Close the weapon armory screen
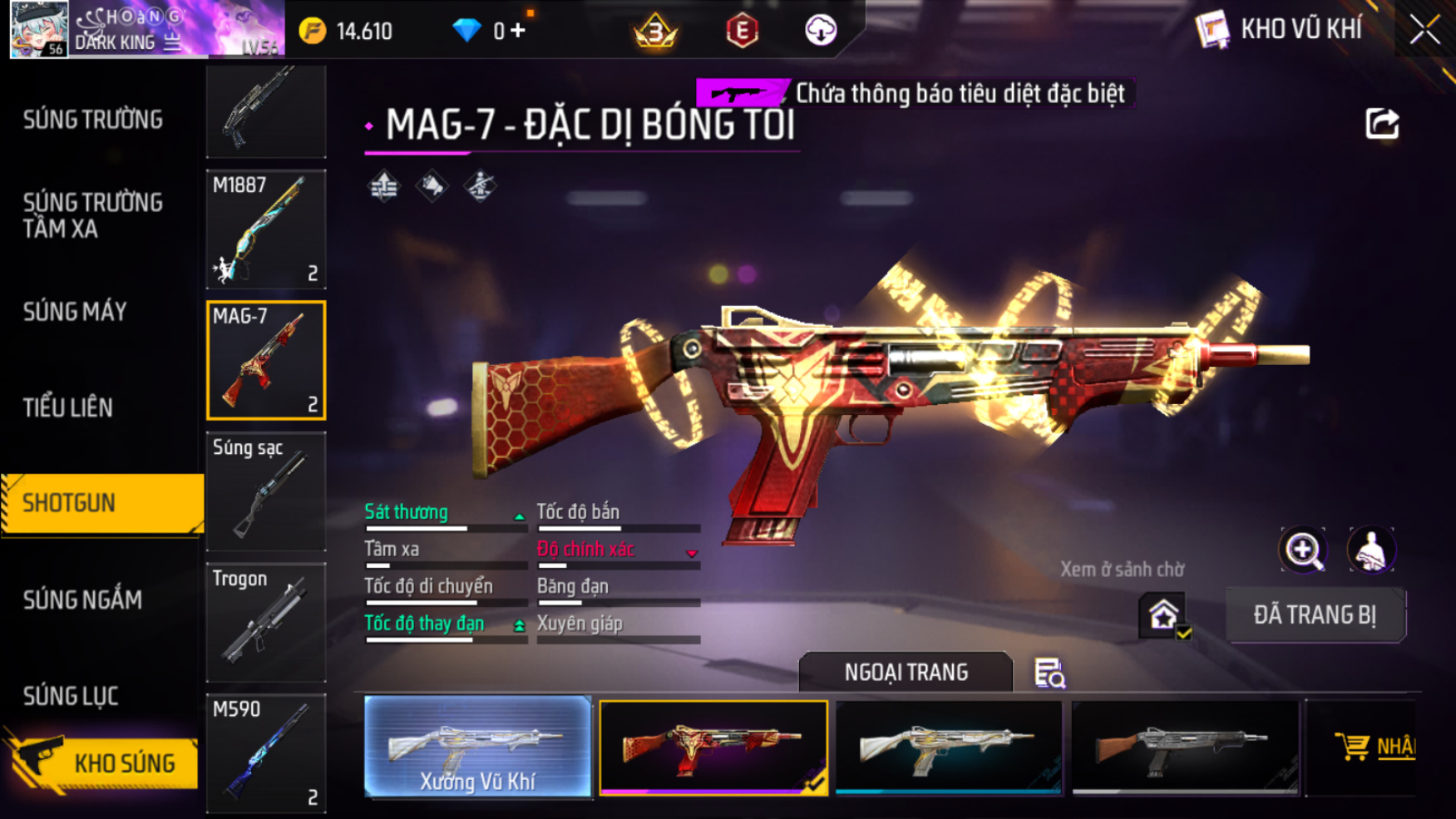 pos(1424,31)
